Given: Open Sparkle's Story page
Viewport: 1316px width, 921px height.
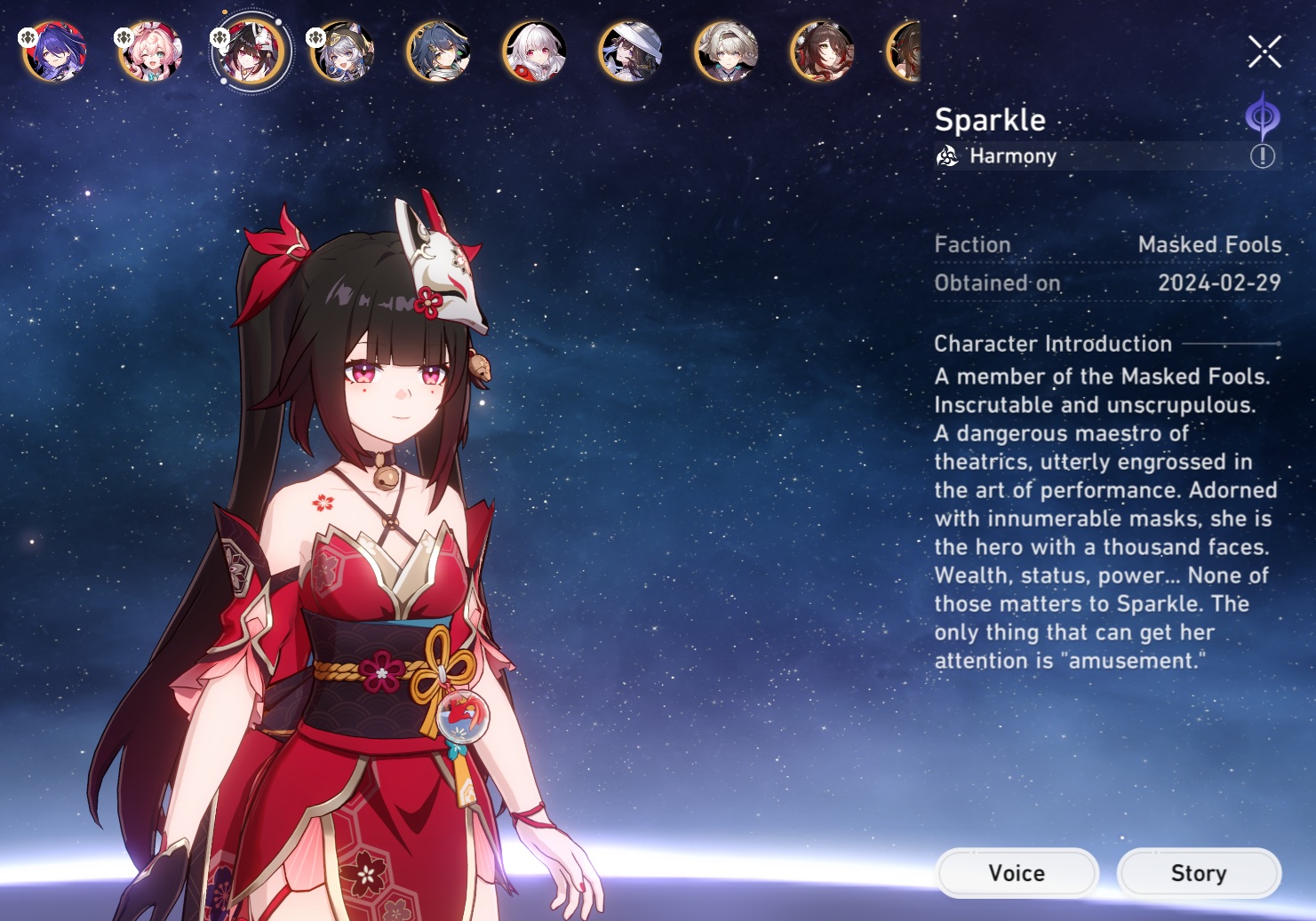Looking at the screenshot, I should [x=1198, y=873].
